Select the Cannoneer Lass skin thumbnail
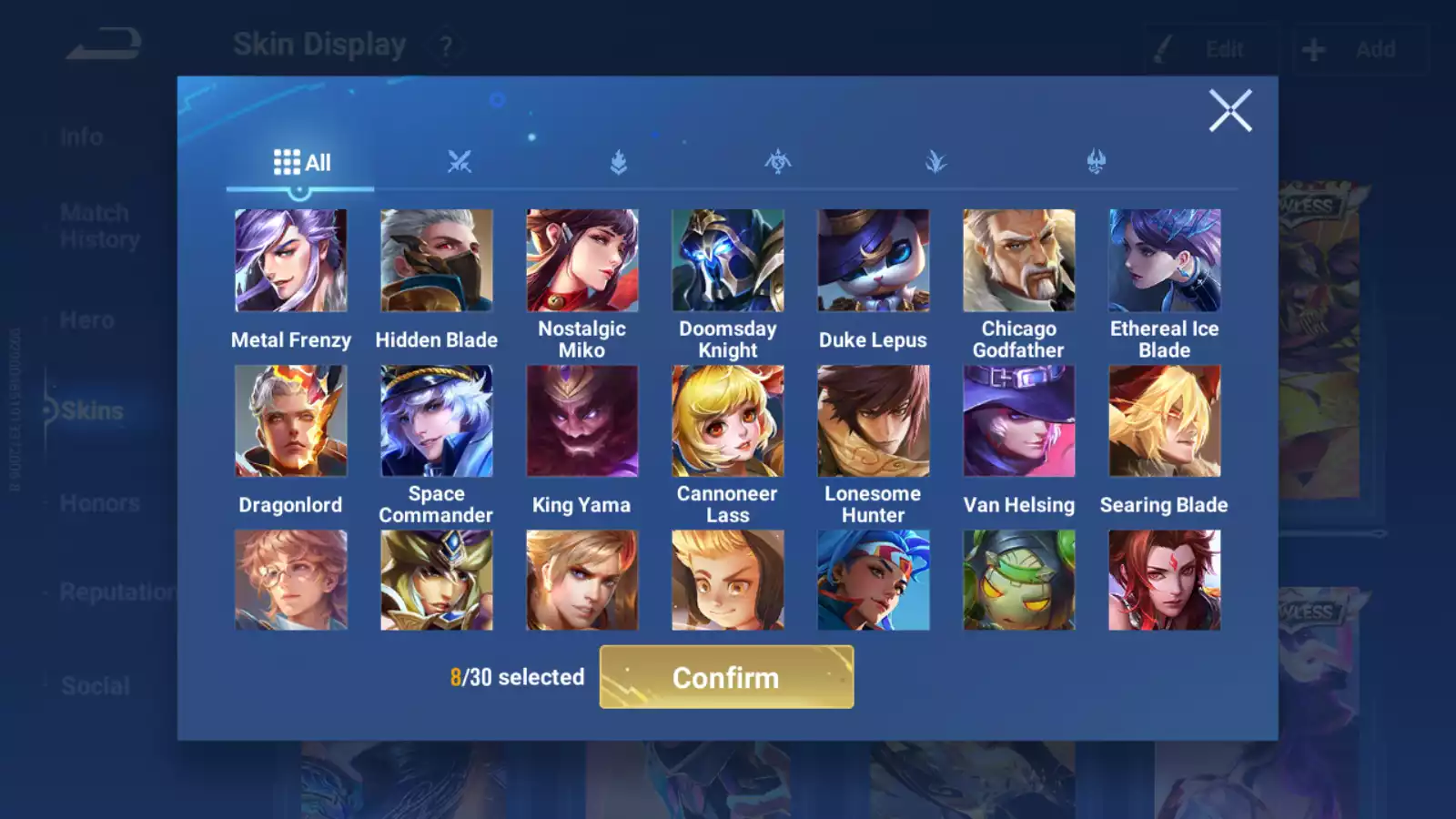The height and width of the screenshot is (819, 1456). (727, 420)
